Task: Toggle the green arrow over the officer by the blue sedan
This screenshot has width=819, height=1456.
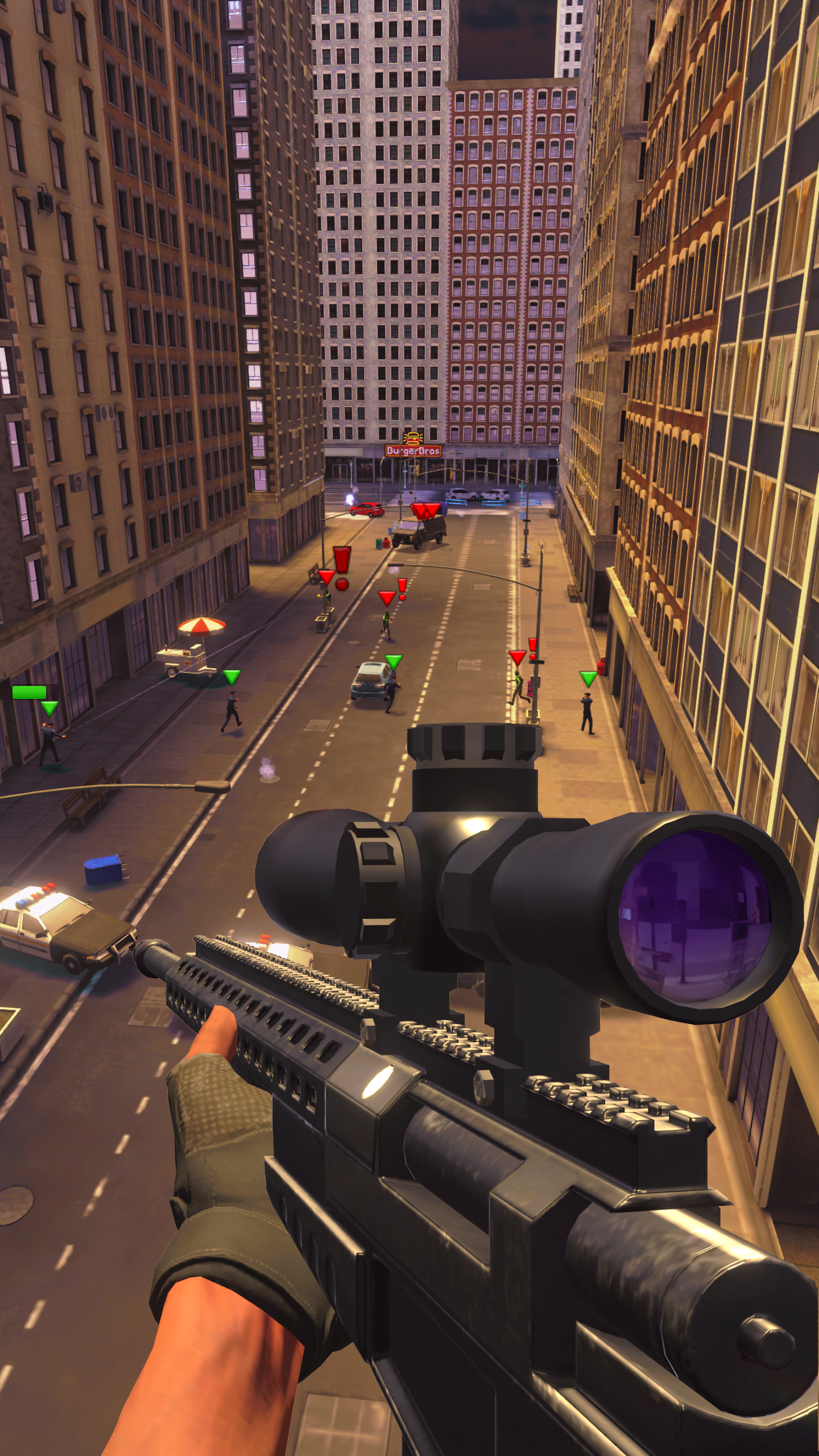Action: (394, 662)
